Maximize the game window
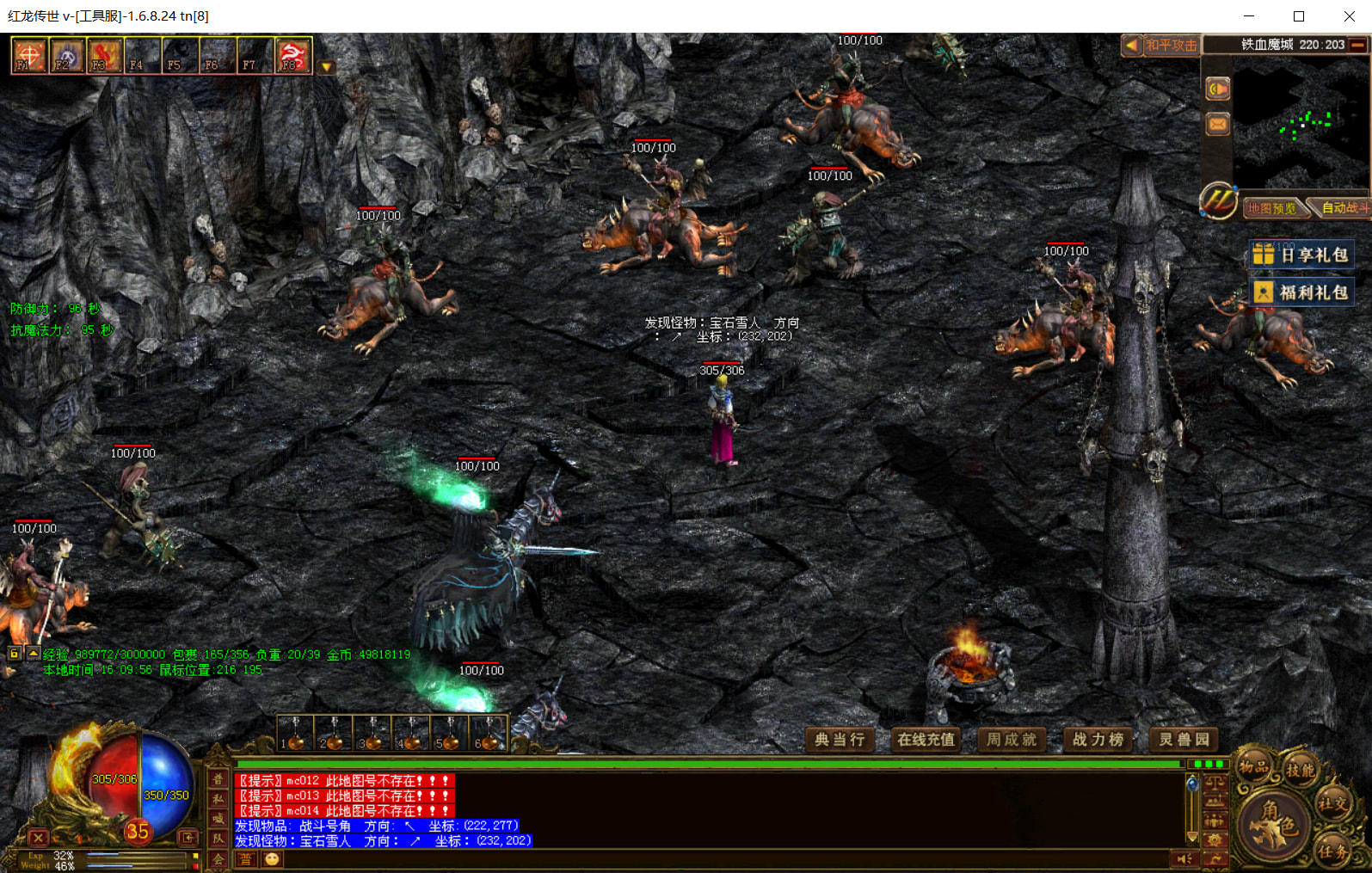Screen dimensions: 1372x873 point(1299,16)
